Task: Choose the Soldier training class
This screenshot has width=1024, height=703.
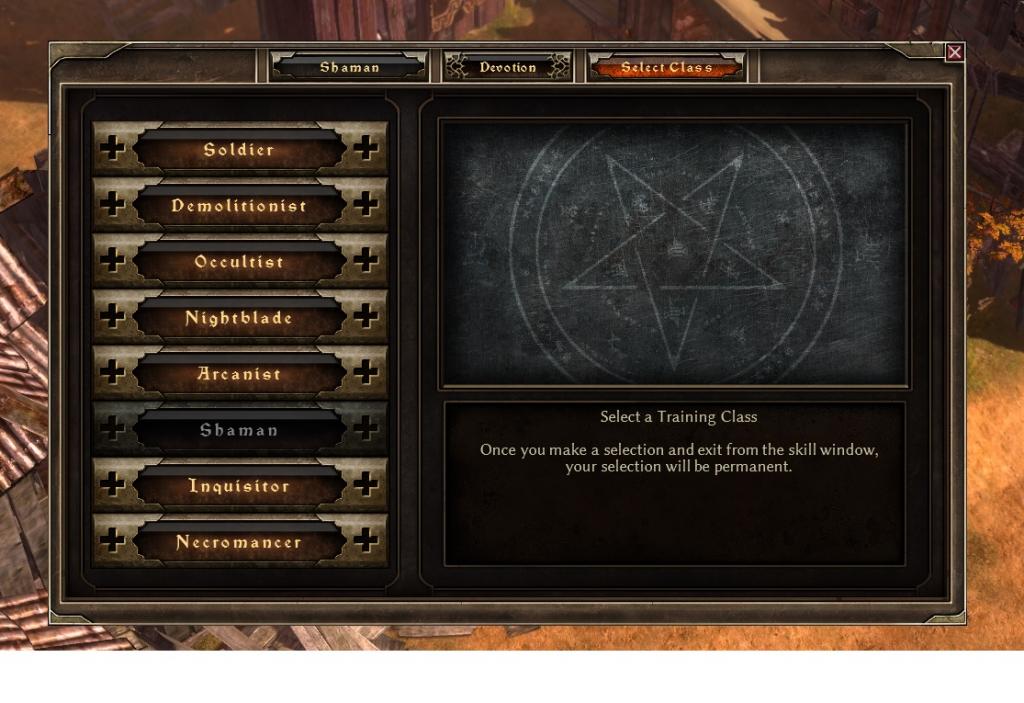Action: 239,150
